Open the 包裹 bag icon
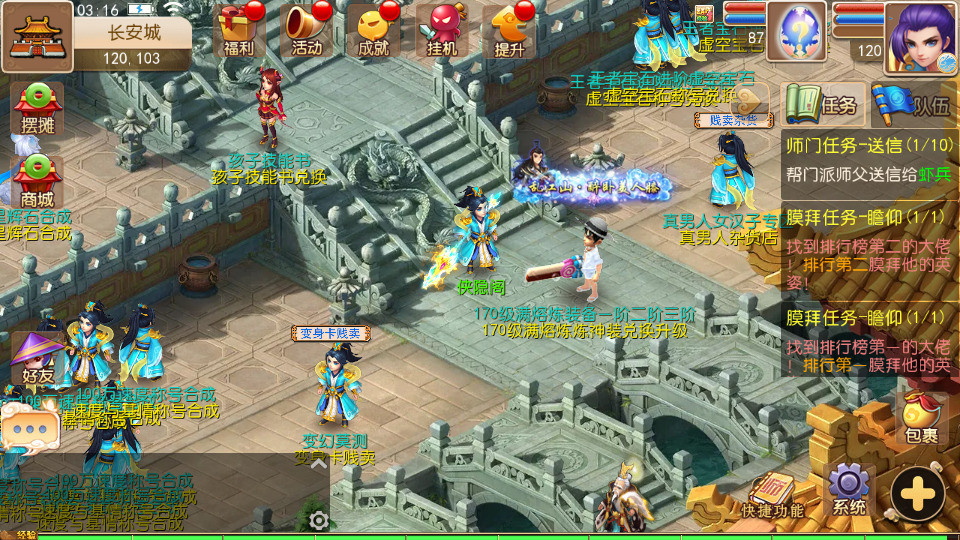Viewport: 960px width, 540px height. [x=921, y=419]
